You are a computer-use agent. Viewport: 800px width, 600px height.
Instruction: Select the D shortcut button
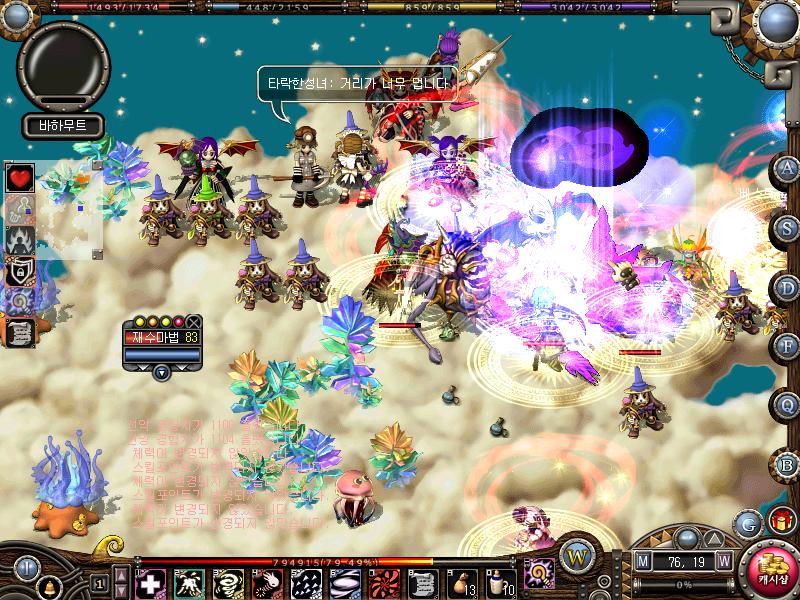tap(788, 287)
